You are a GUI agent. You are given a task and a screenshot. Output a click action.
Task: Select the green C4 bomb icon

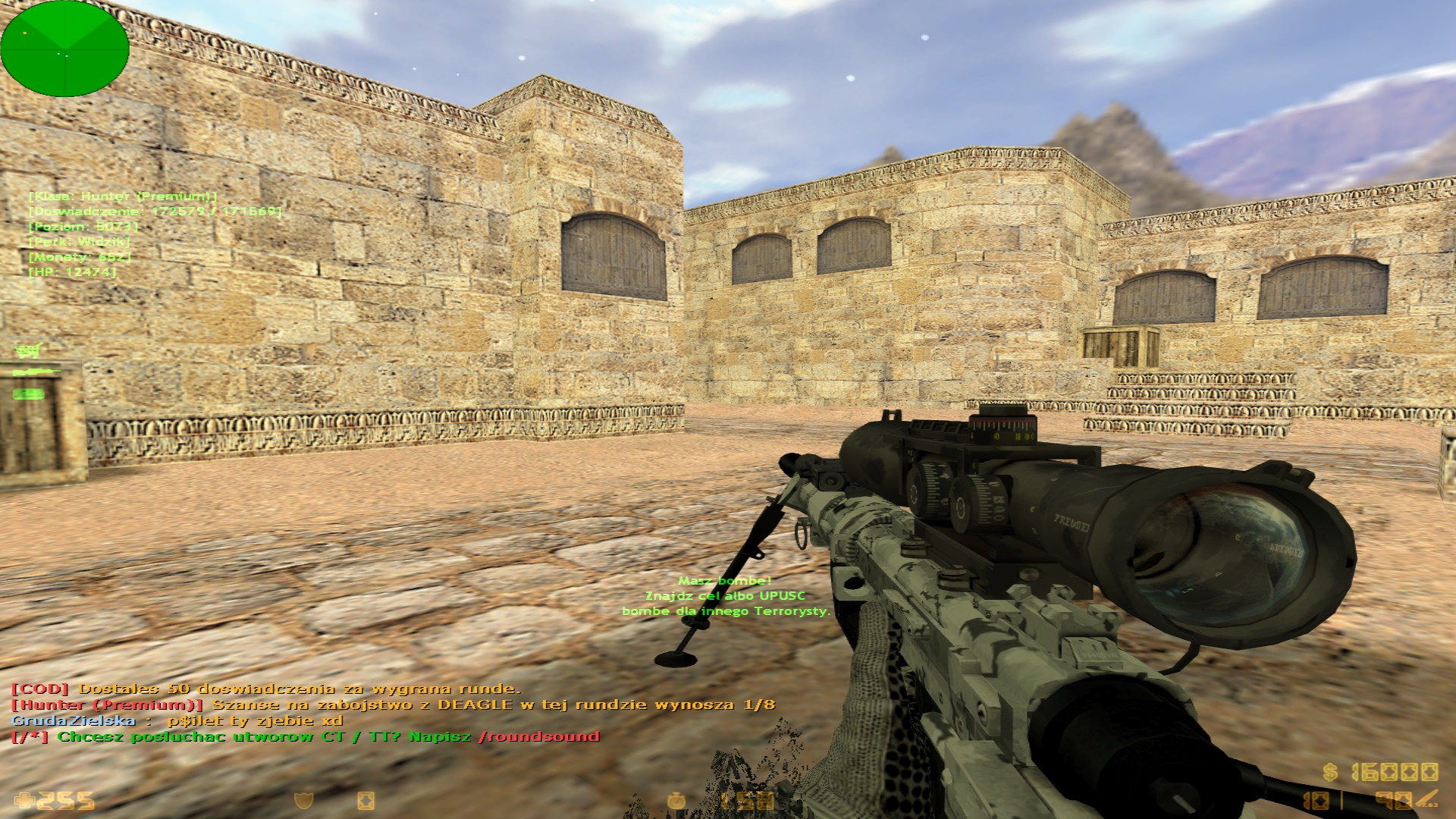click(29, 394)
